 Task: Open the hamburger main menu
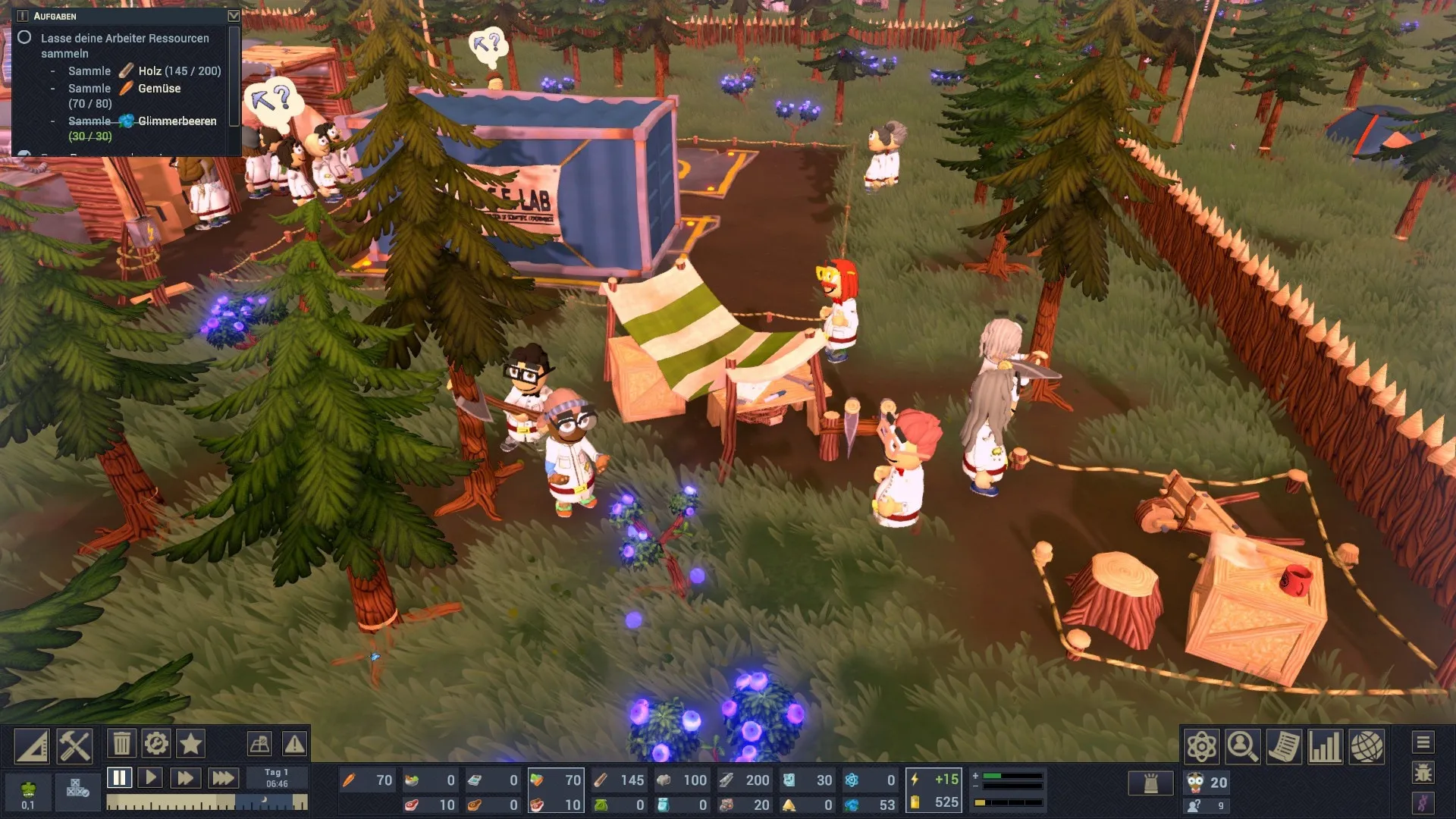click(x=1423, y=742)
